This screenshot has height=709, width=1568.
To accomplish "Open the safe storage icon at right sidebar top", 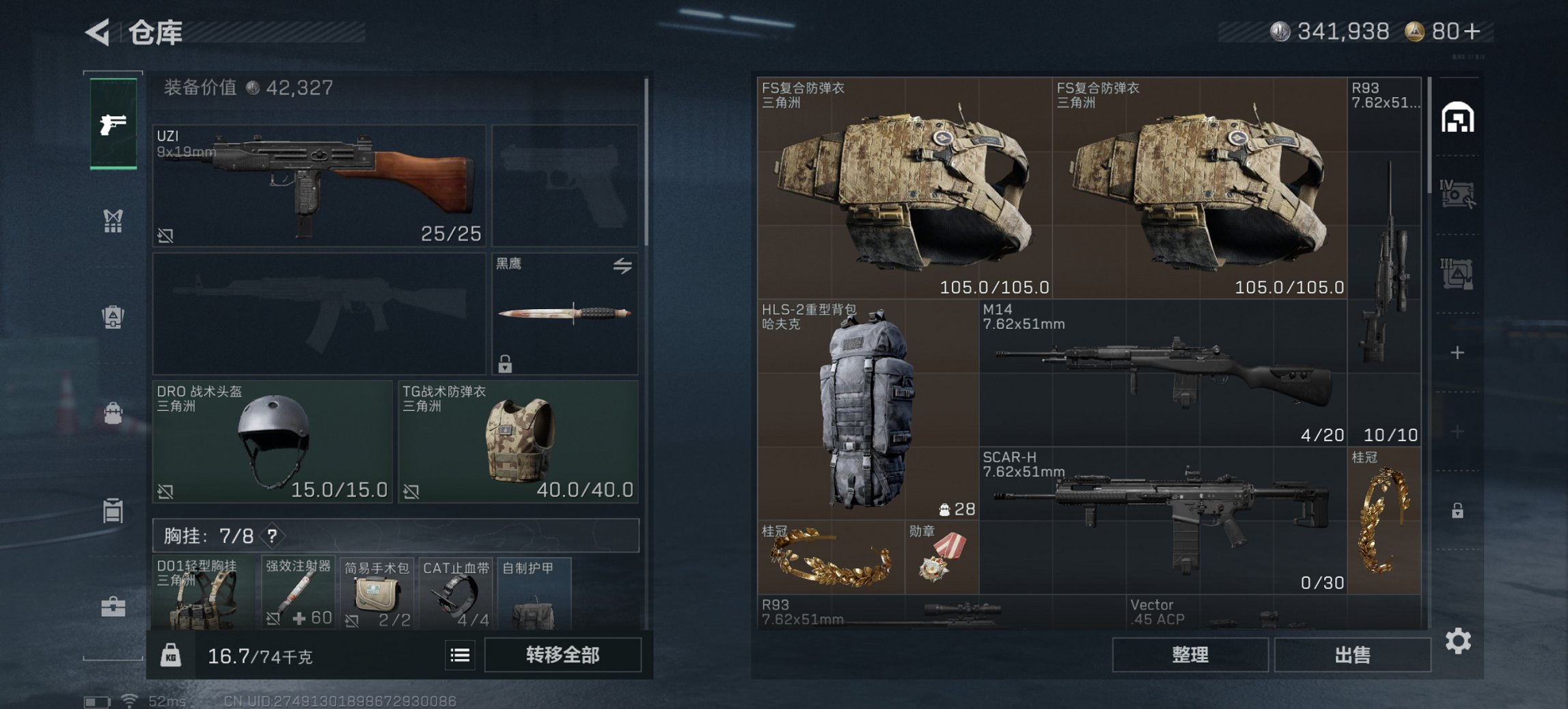I will [x=1457, y=116].
